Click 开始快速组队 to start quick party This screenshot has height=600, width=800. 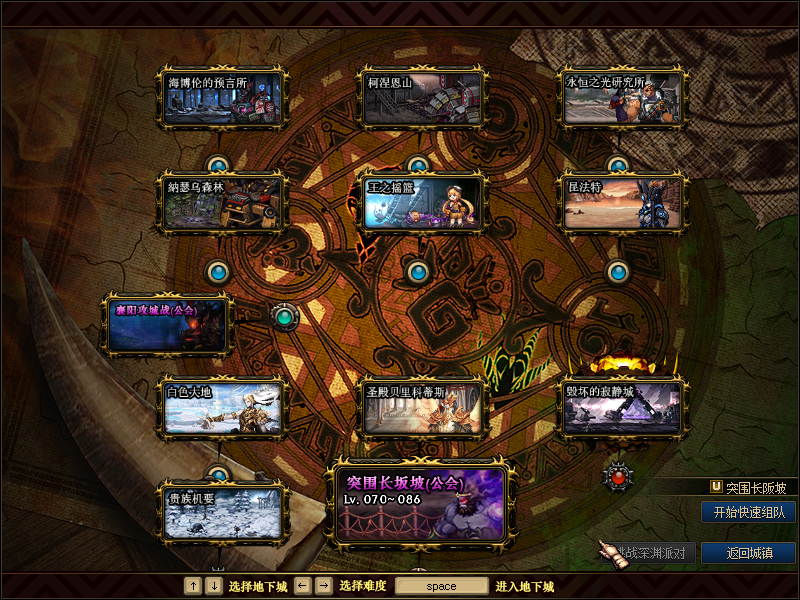748,512
